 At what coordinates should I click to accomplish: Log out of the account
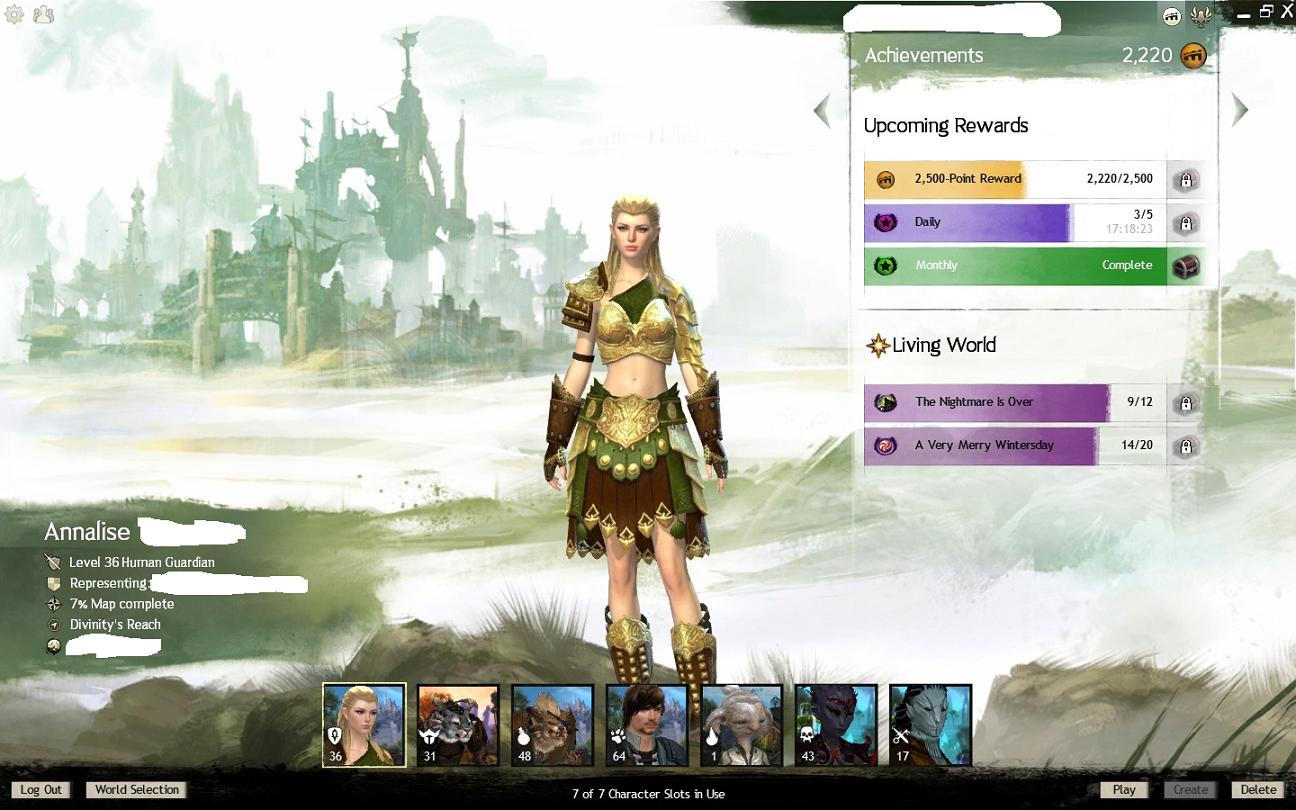(x=41, y=790)
